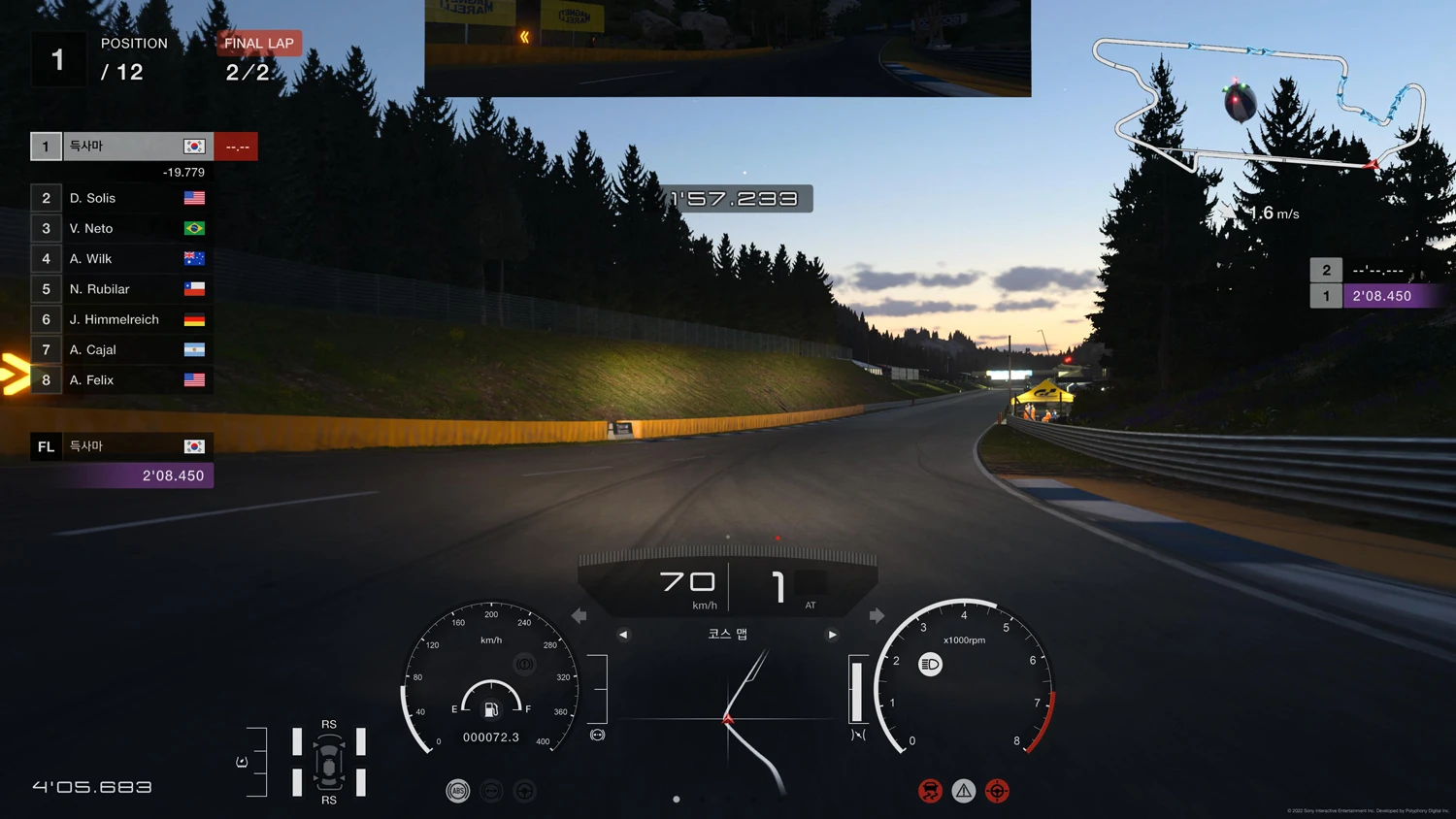This screenshot has height=819, width=1456.
Task: Toggle the ABS indicator icon
Action: click(x=458, y=791)
